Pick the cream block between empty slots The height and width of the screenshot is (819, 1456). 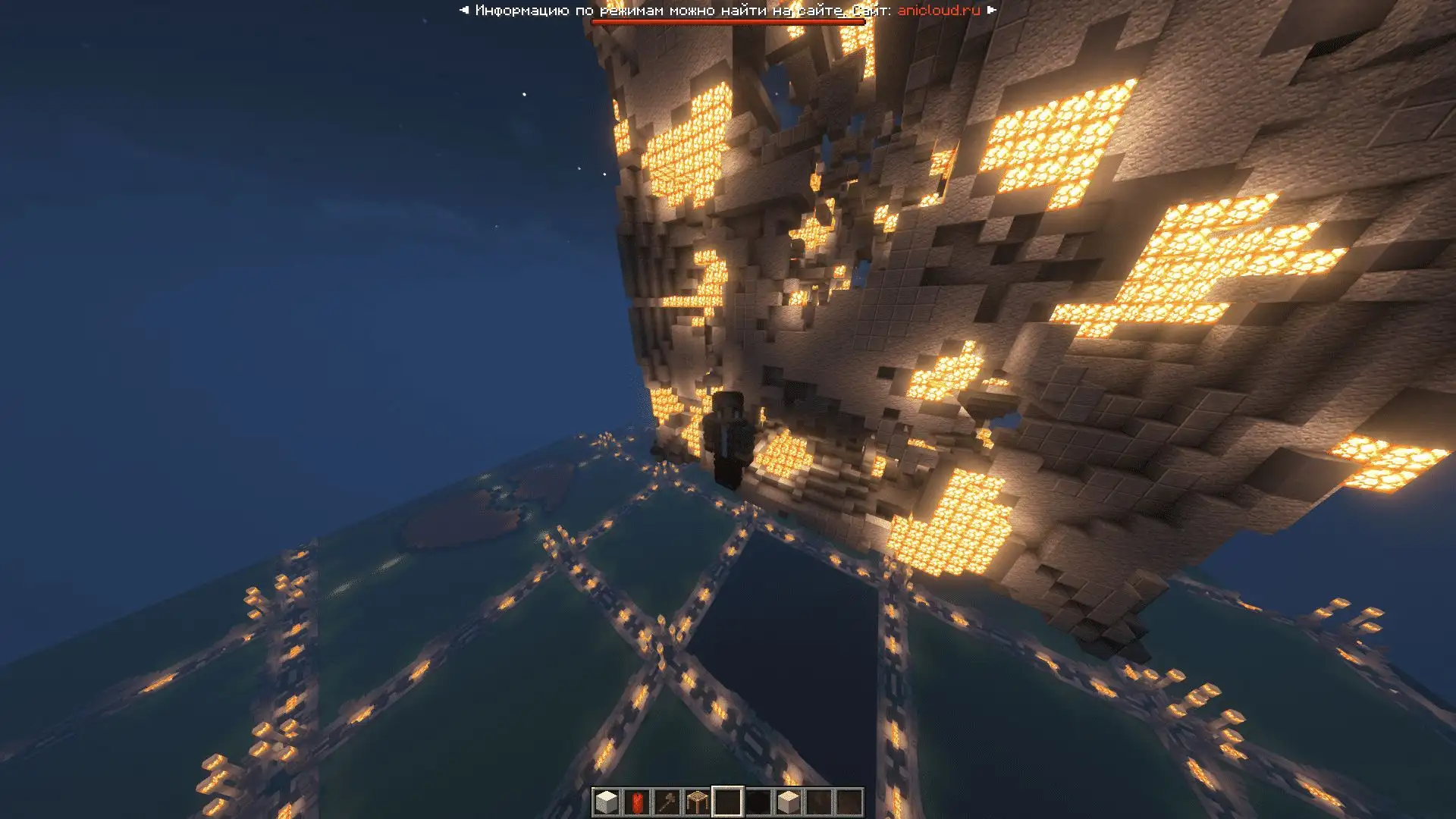pyautogui.click(x=788, y=802)
